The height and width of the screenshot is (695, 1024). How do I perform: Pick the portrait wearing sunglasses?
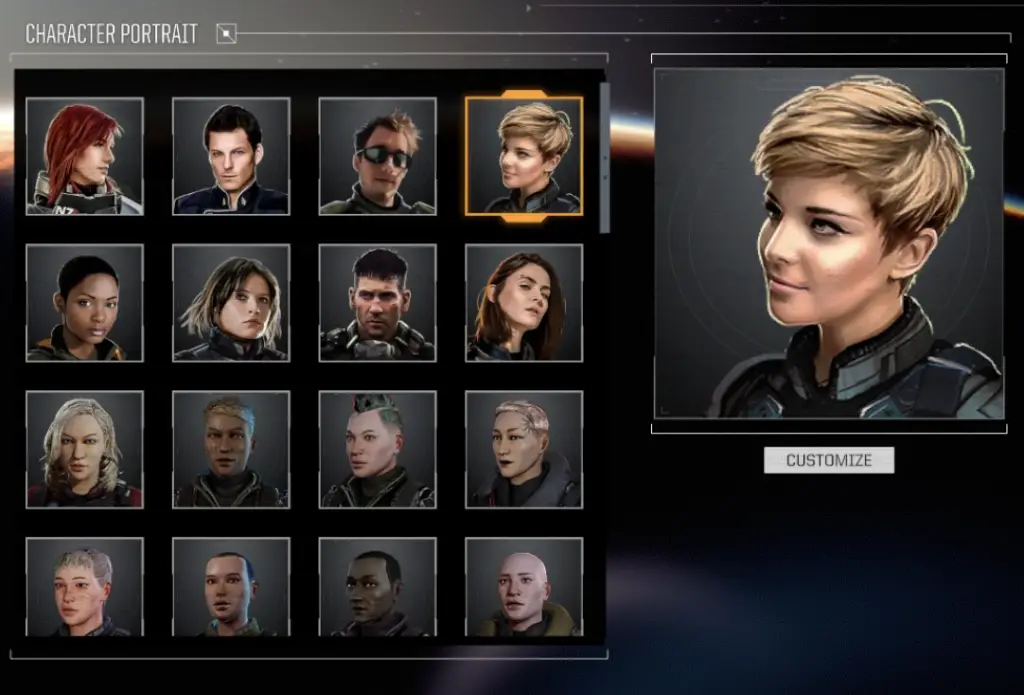click(377, 156)
